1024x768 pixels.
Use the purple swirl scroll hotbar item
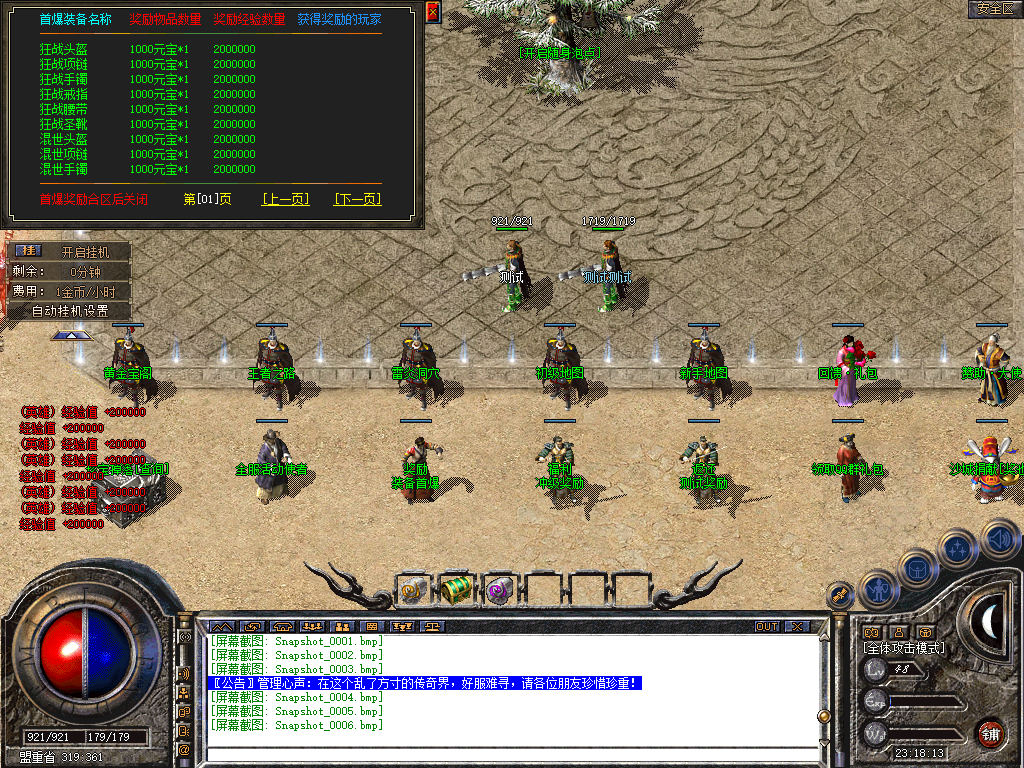coord(499,590)
